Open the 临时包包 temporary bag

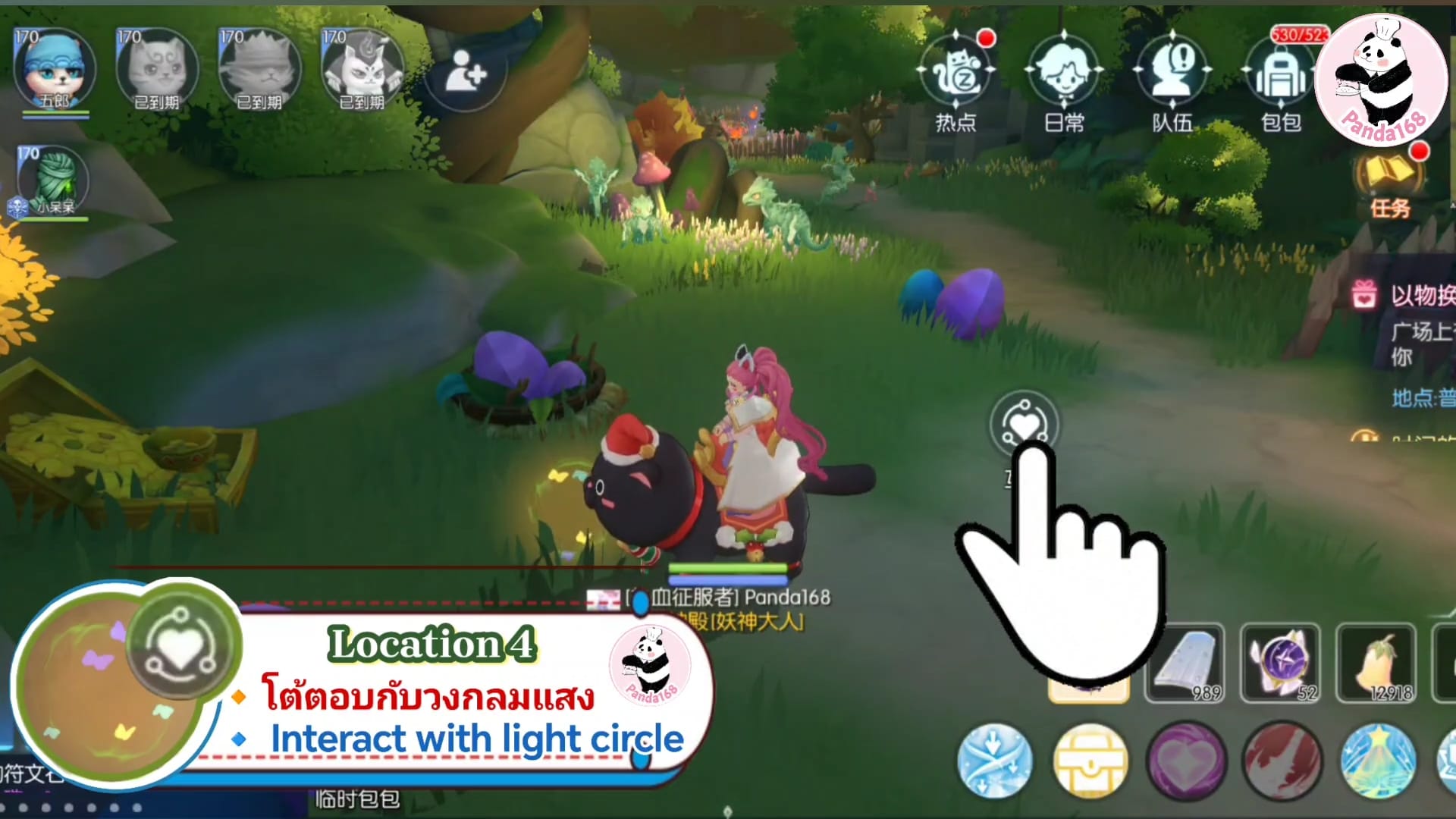(x=357, y=799)
